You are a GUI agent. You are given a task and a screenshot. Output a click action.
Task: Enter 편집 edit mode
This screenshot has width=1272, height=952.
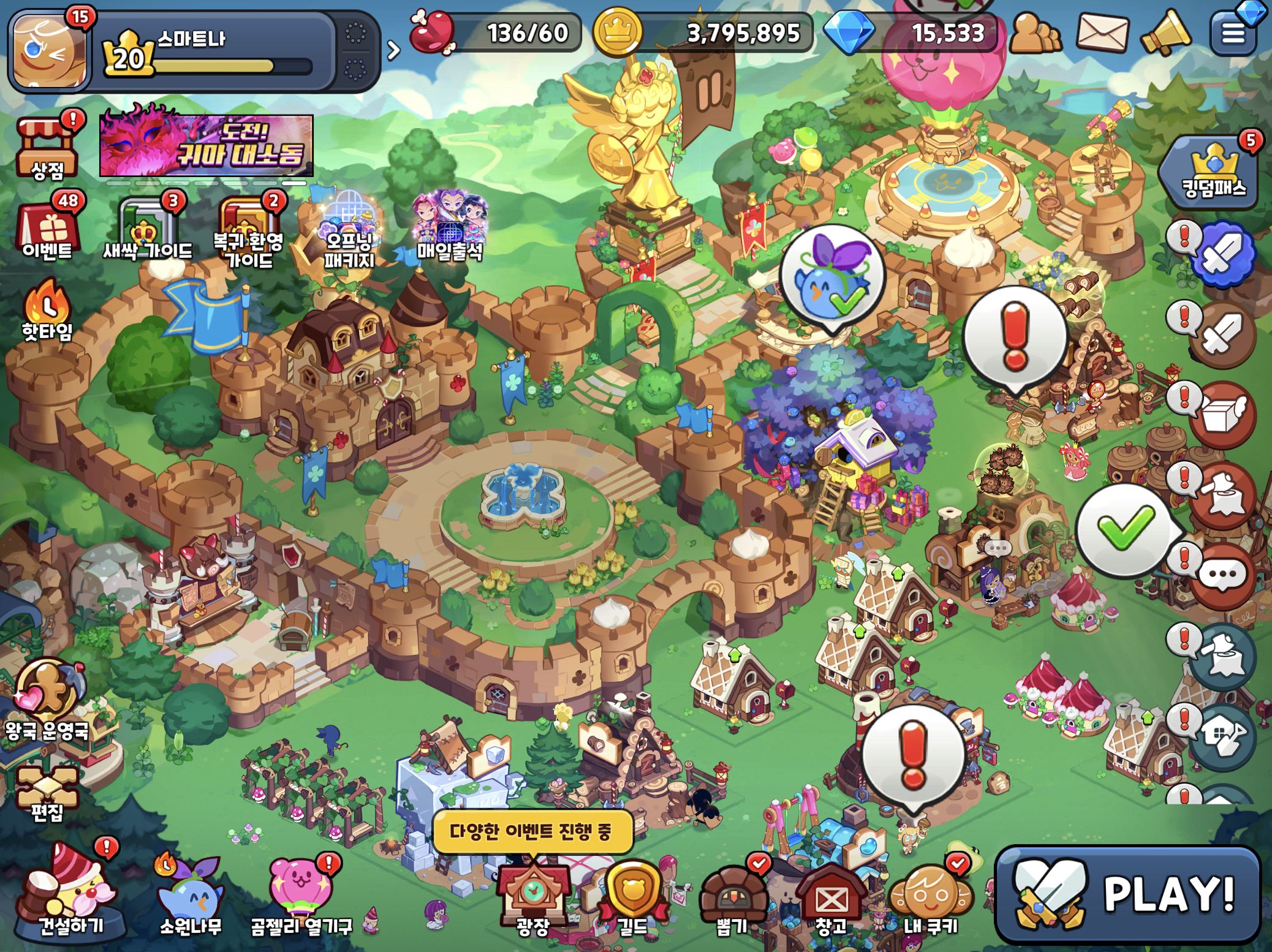[x=47, y=793]
